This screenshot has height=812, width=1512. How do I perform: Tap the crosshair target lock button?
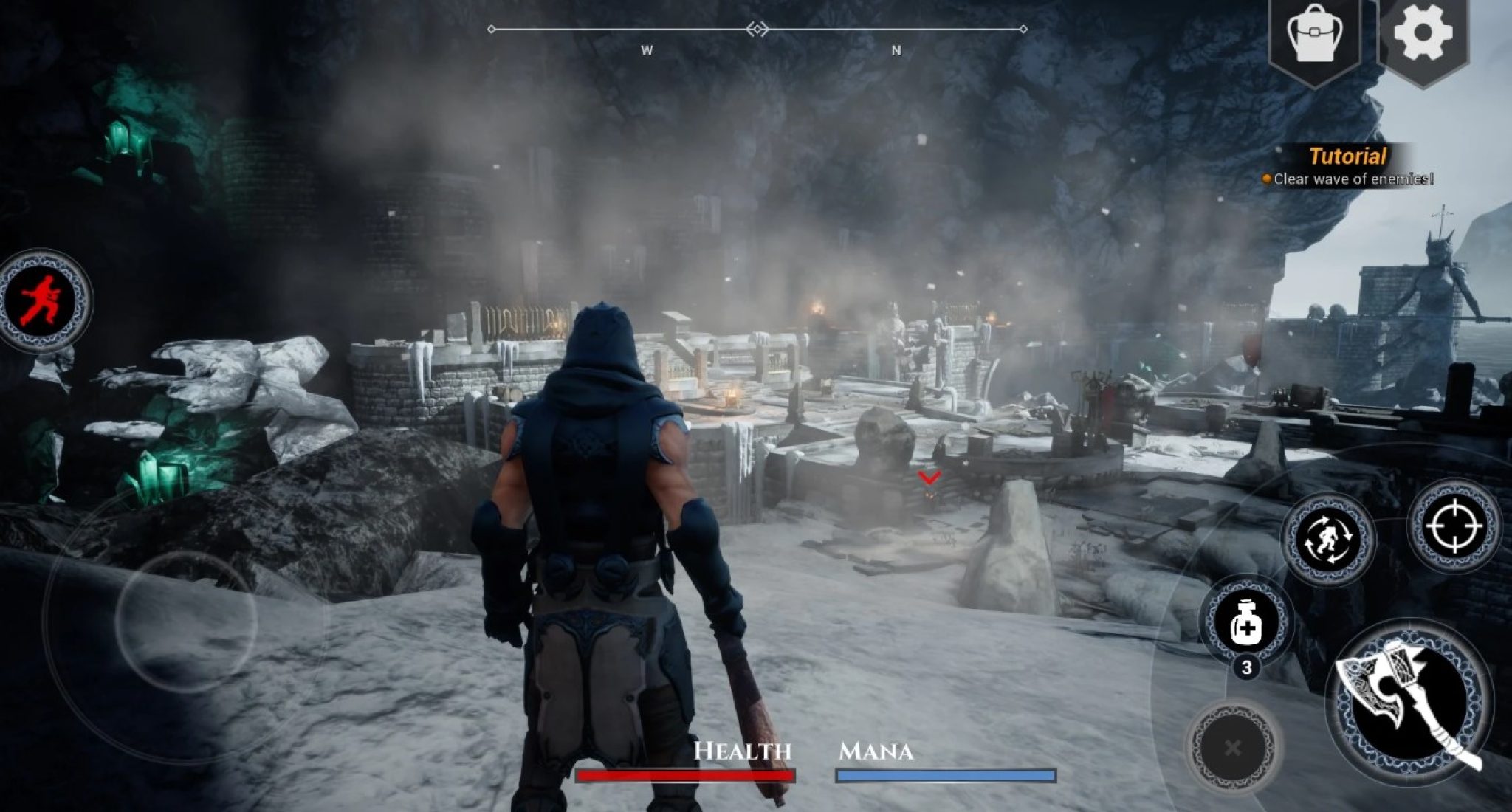tap(1454, 526)
